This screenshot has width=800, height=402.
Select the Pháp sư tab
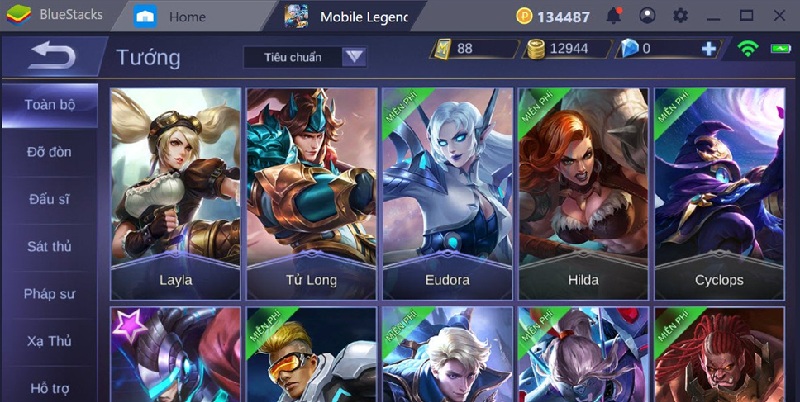[48, 294]
